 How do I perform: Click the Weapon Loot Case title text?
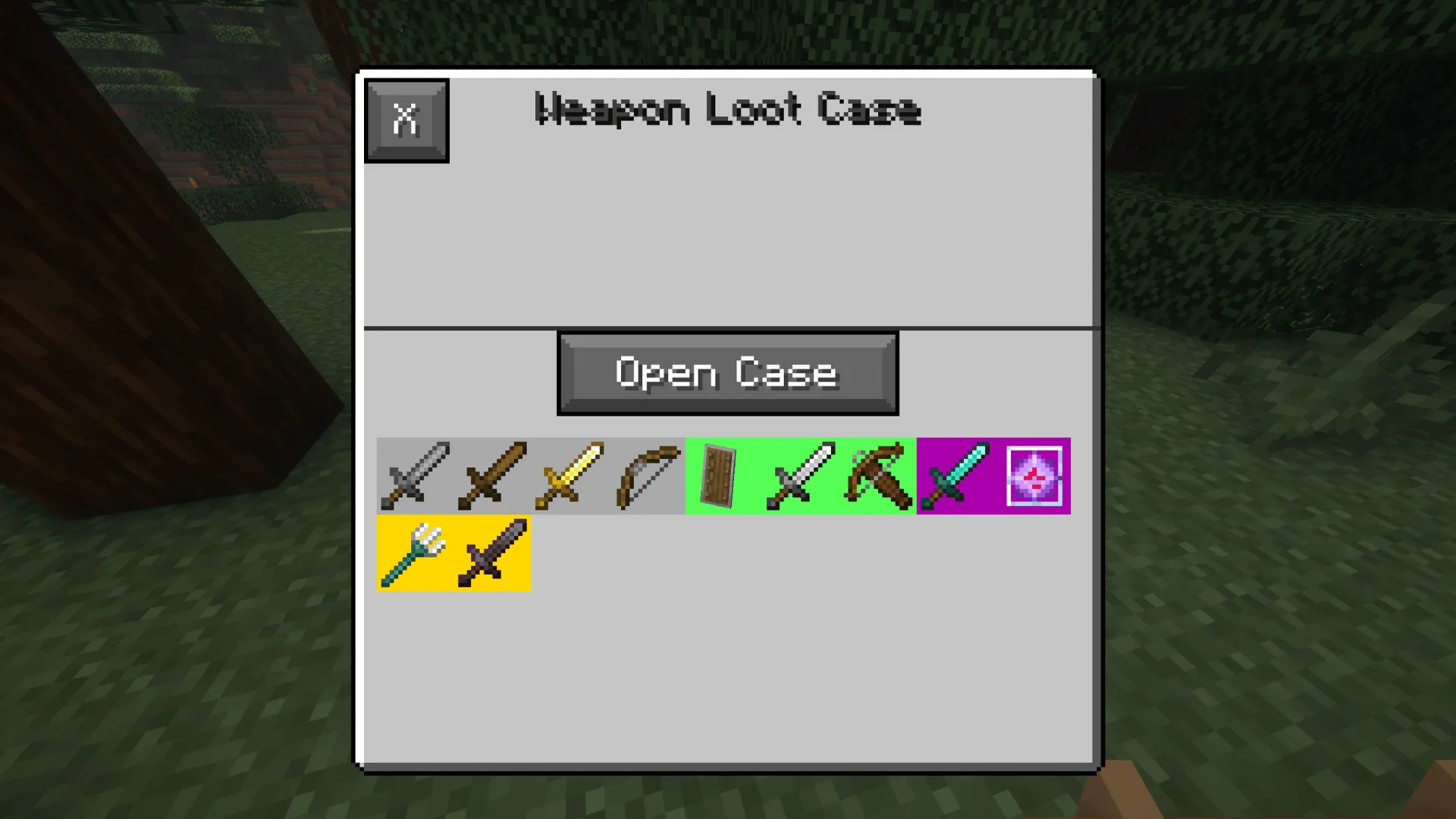[x=726, y=111]
